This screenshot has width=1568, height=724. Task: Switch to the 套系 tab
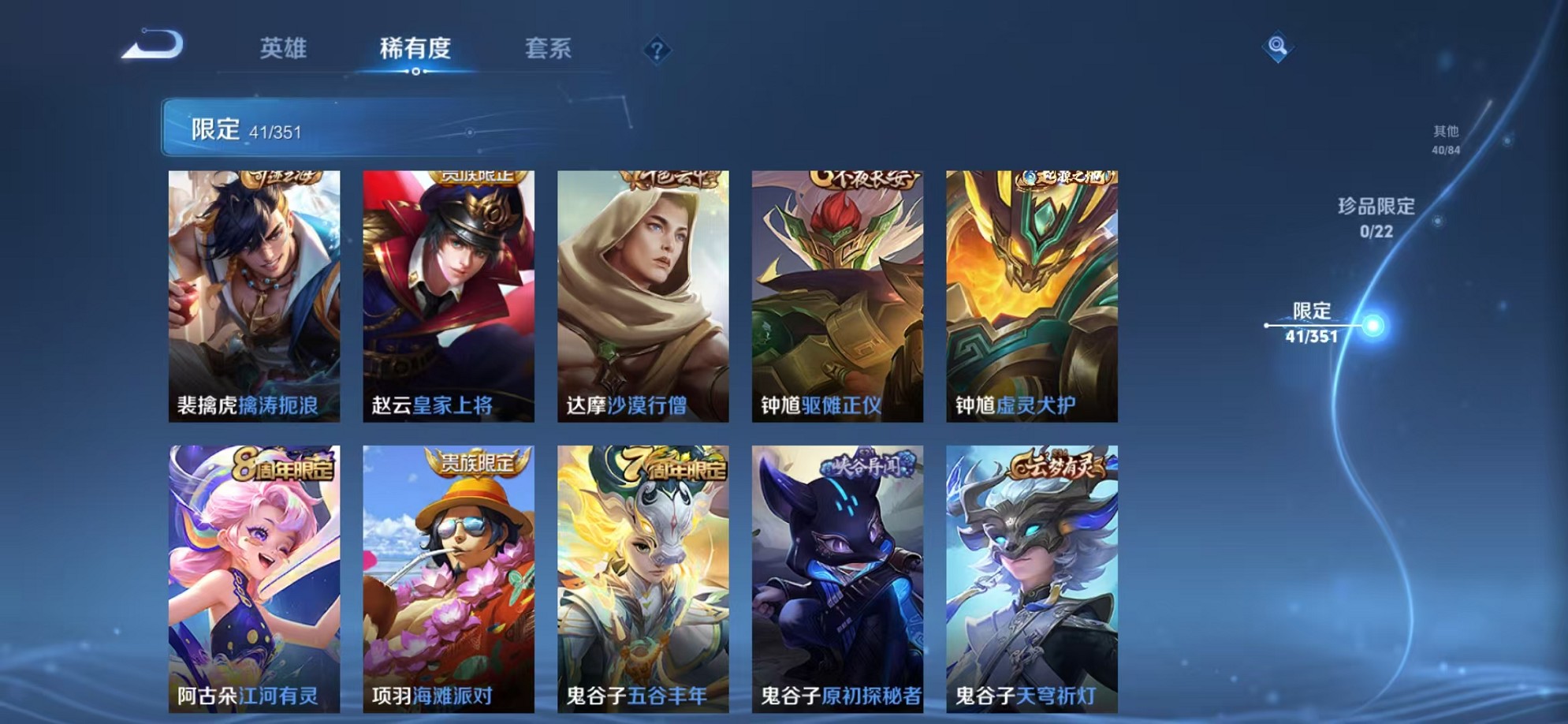pos(549,49)
